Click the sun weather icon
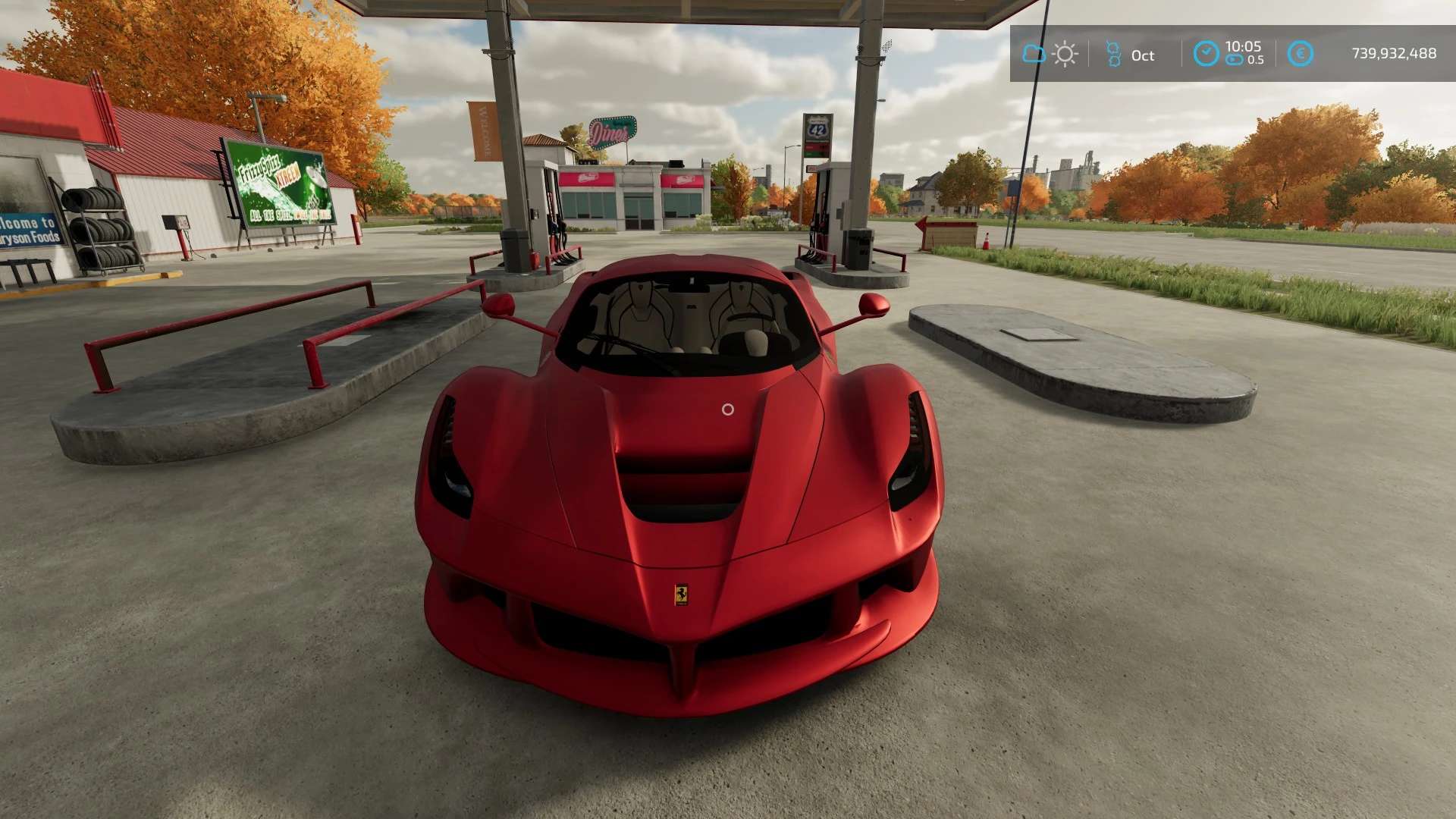Screen dimensions: 1456x819 tap(1065, 54)
